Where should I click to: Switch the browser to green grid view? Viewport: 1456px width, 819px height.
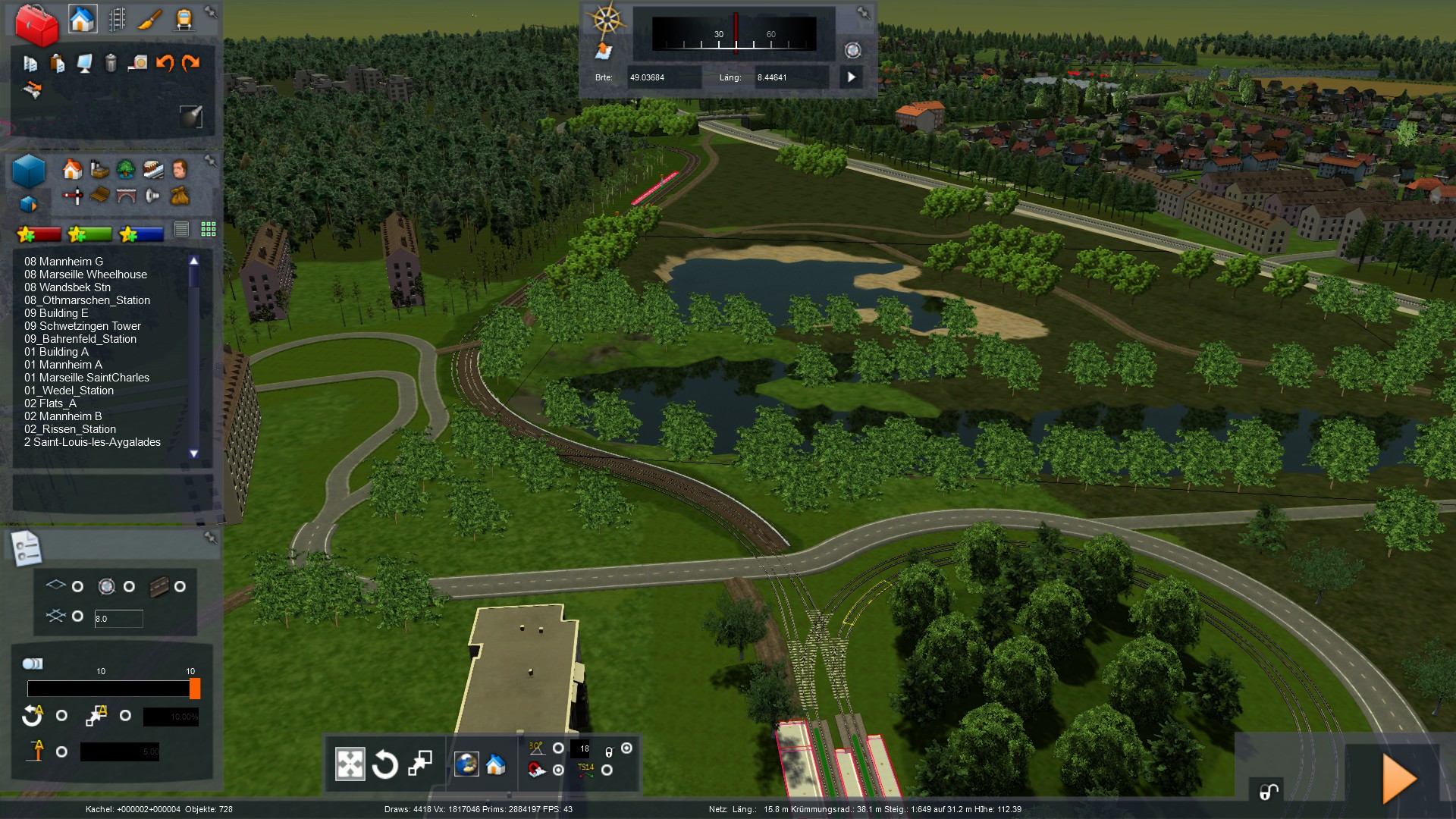(209, 229)
